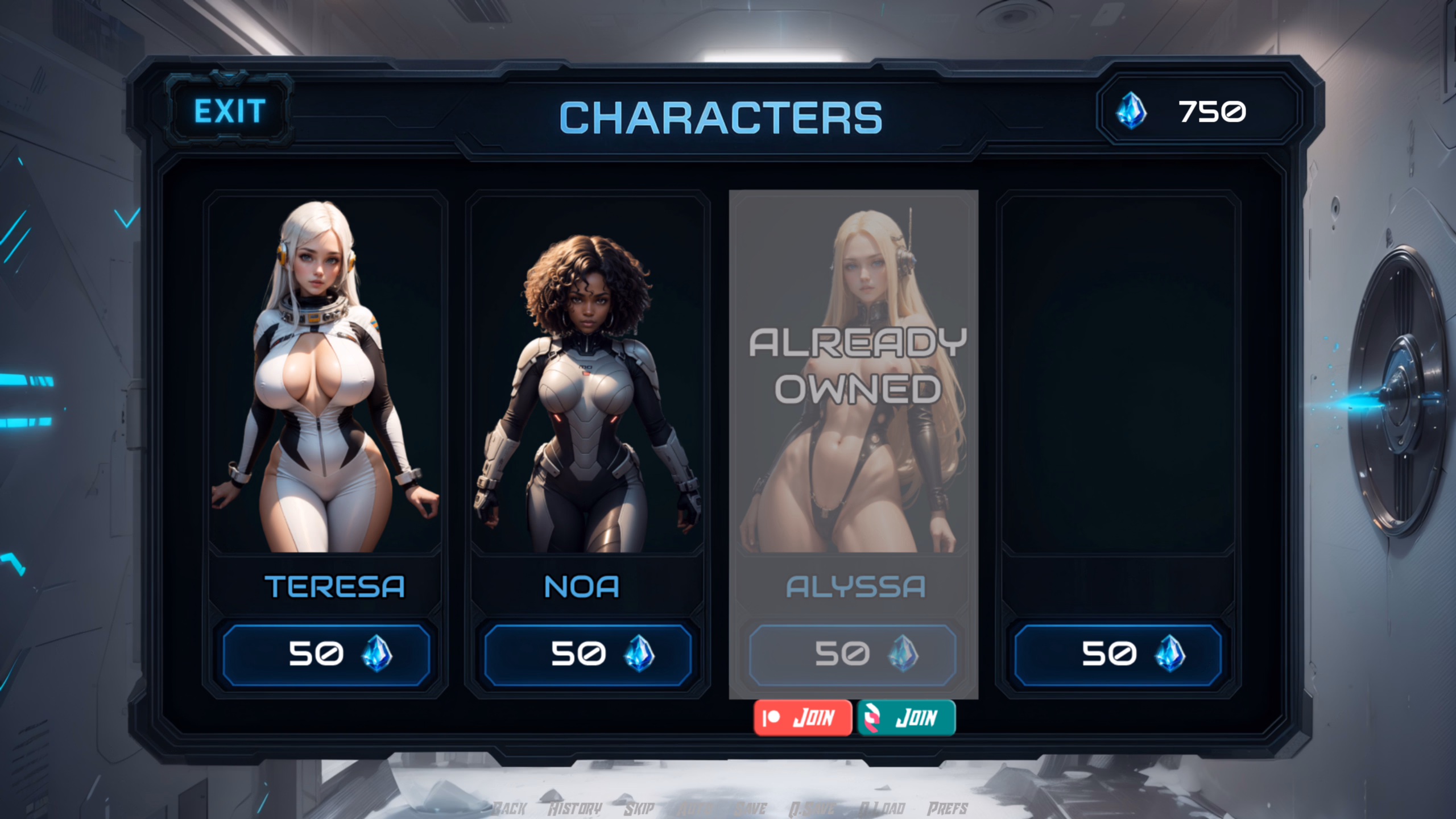Buy Teresa for 50 gems

pyautogui.click(x=326, y=654)
